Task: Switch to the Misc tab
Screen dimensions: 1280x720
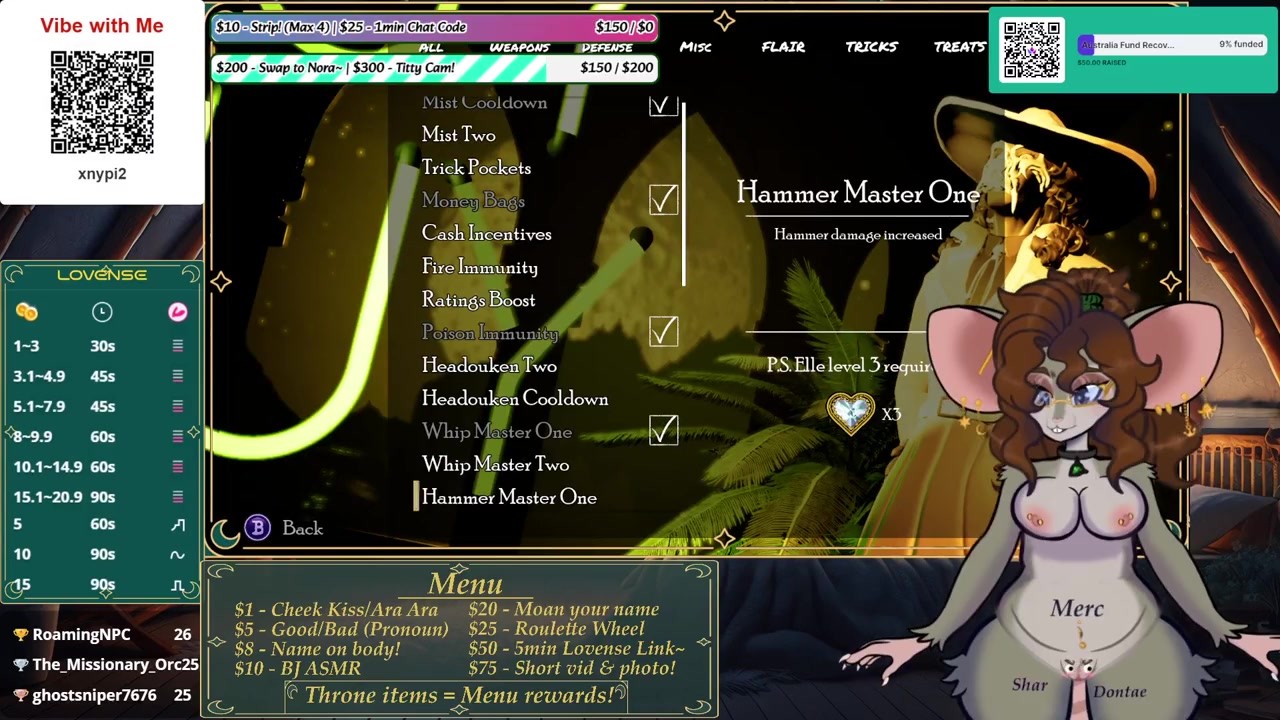Action: (x=695, y=47)
